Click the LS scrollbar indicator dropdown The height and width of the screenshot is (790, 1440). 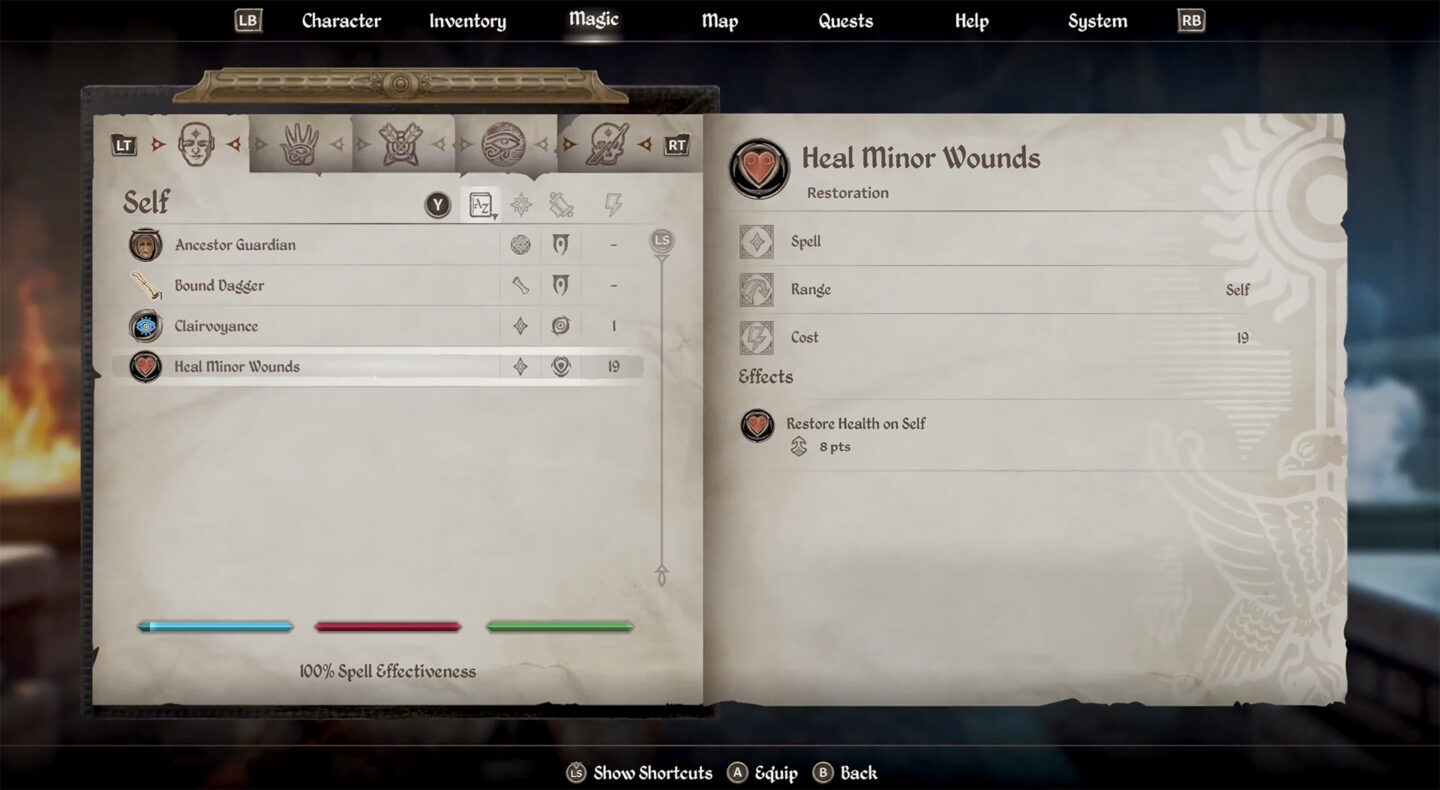[x=659, y=240]
